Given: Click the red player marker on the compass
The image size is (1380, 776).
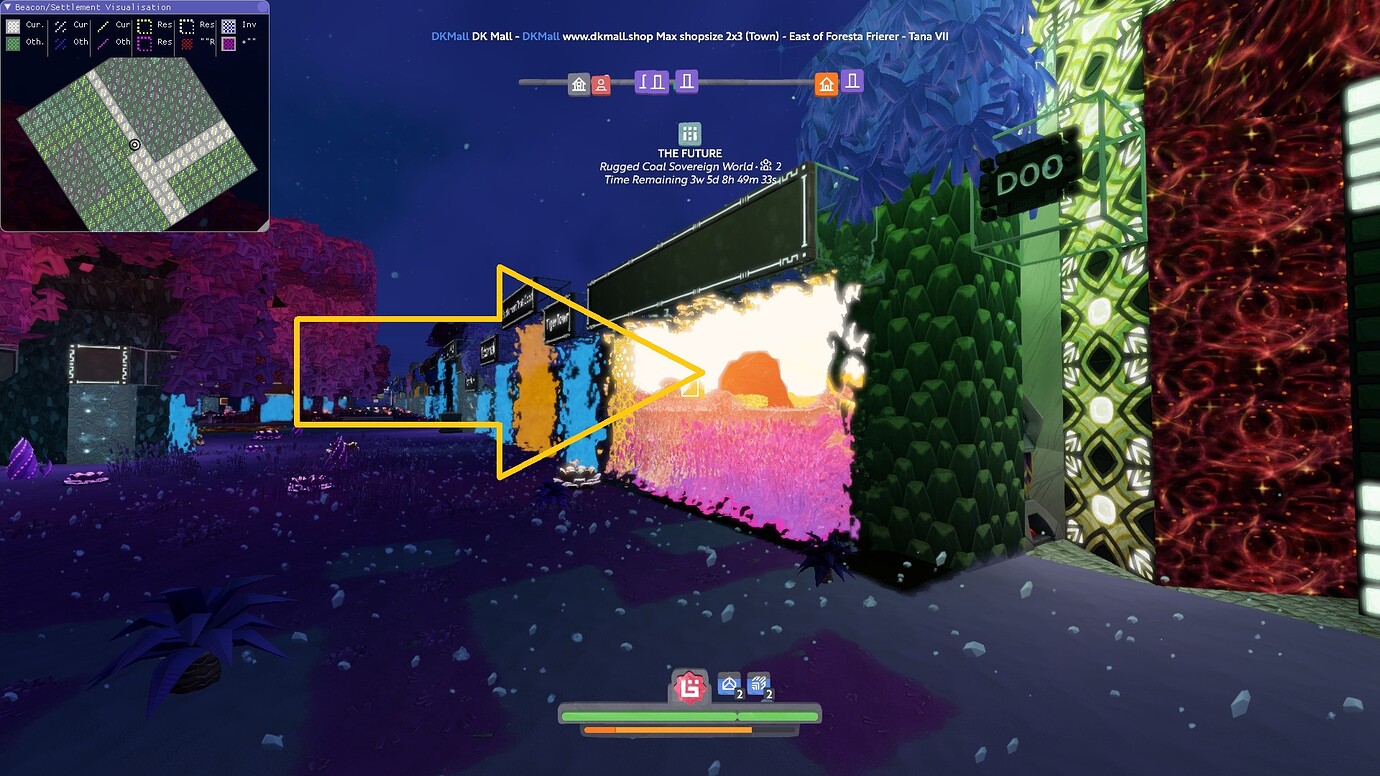Looking at the screenshot, I should 601,84.
